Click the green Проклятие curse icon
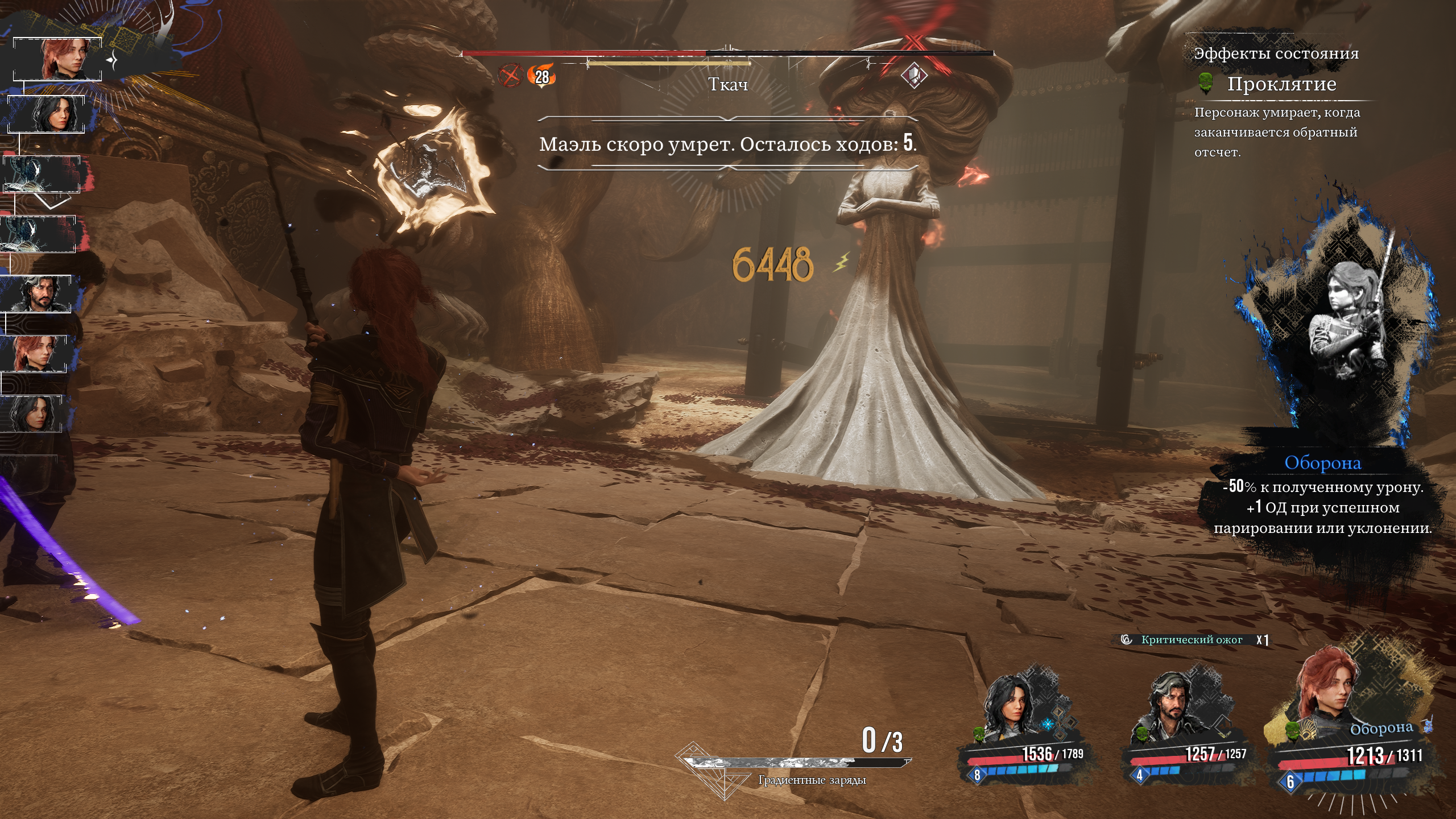Image resolution: width=1456 pixels, height=819 pixels. [1205, 84]
